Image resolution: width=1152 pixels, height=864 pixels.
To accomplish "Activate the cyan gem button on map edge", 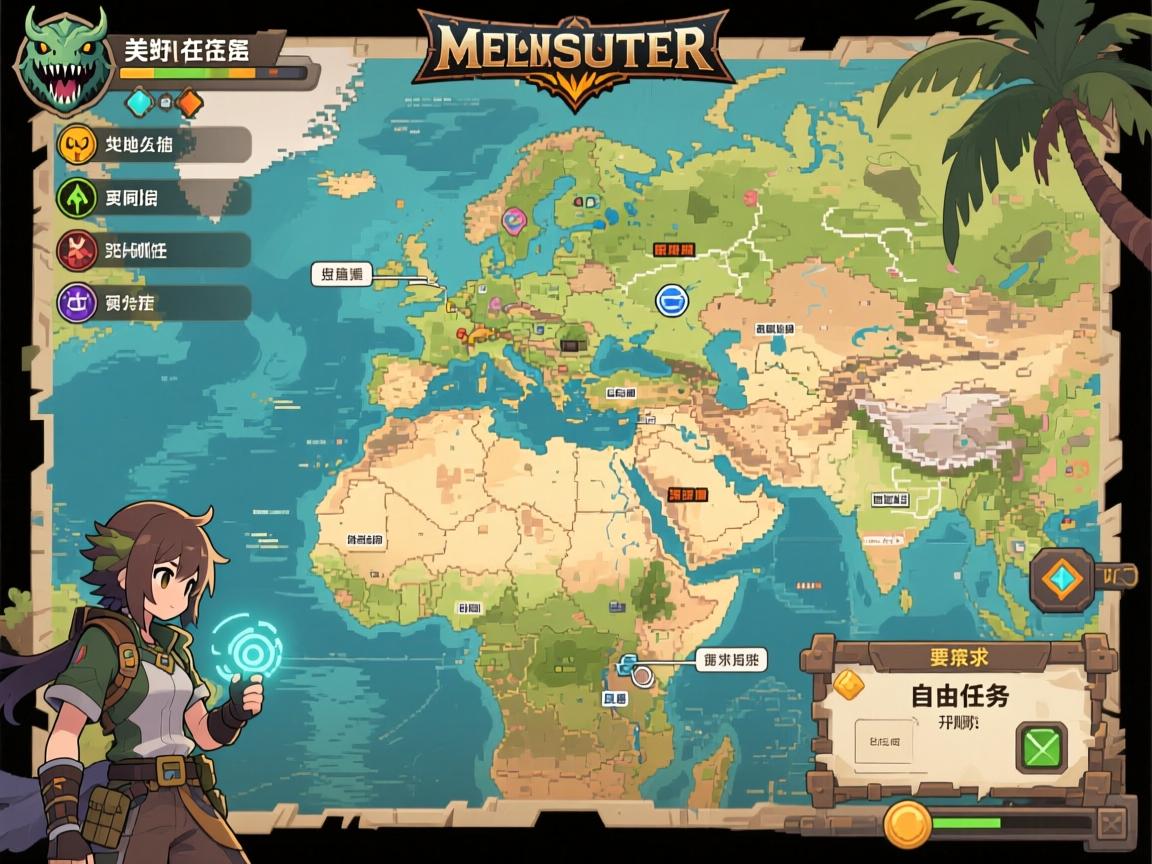I will pos(1062,578).
